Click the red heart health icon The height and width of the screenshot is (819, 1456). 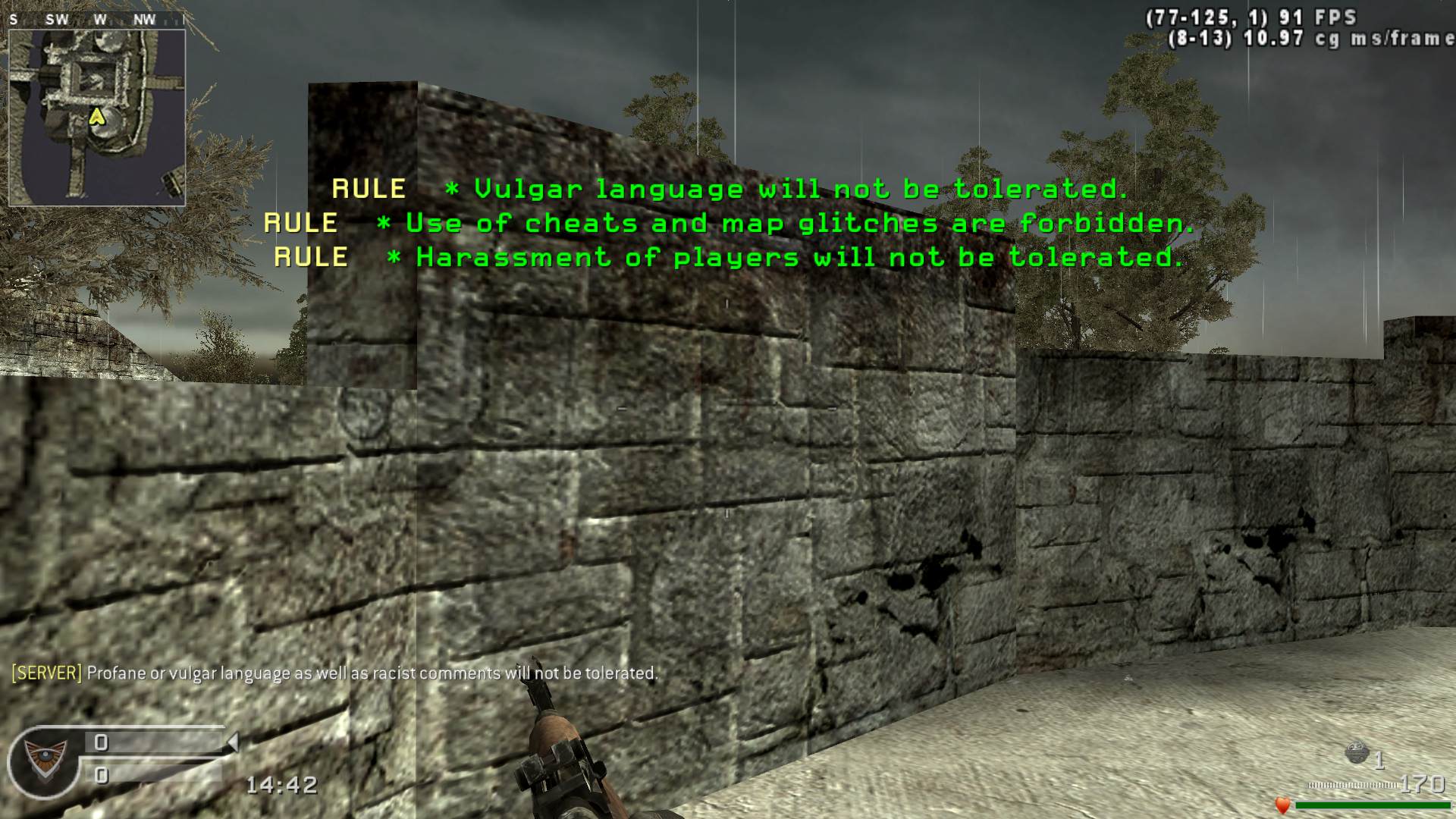tap(1282, 805)
